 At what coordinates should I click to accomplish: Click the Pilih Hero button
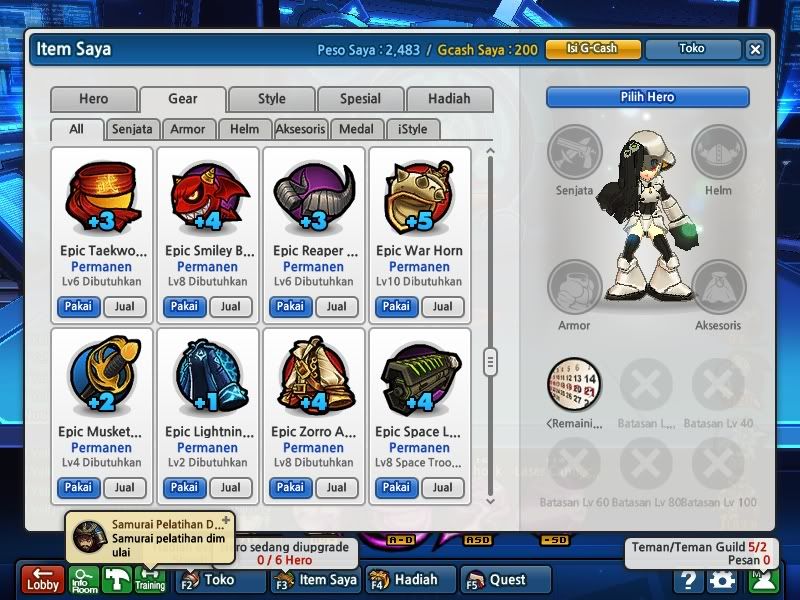(x=647, y=97)
